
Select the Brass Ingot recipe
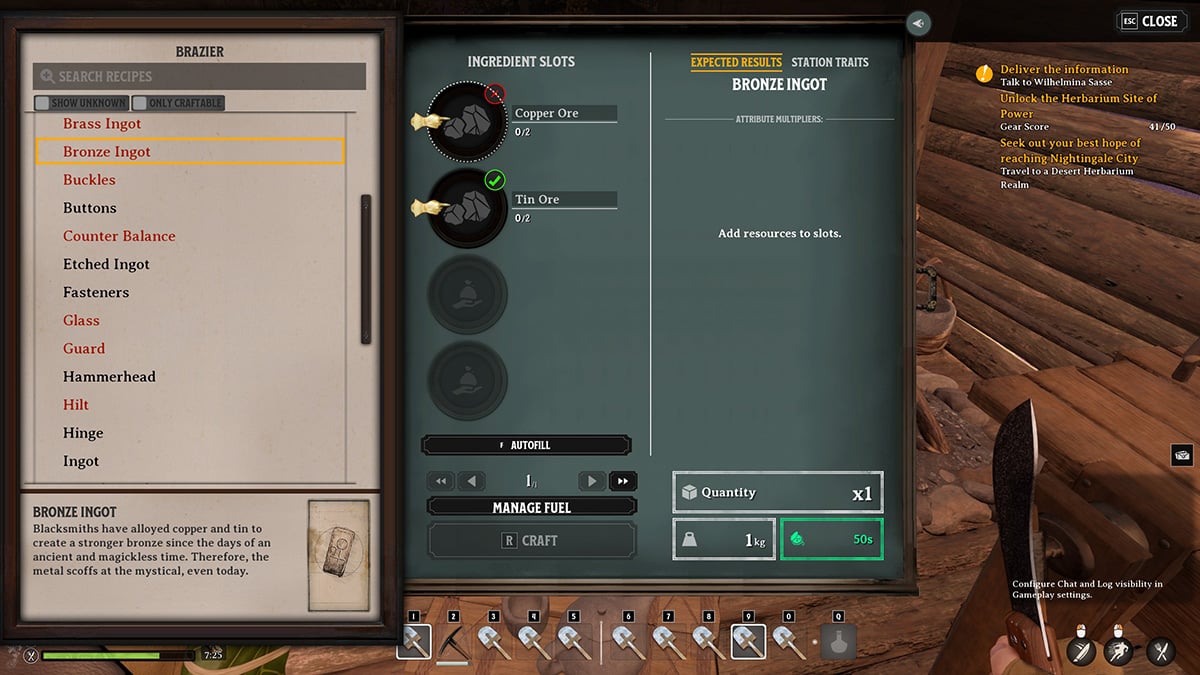point(102,124)
